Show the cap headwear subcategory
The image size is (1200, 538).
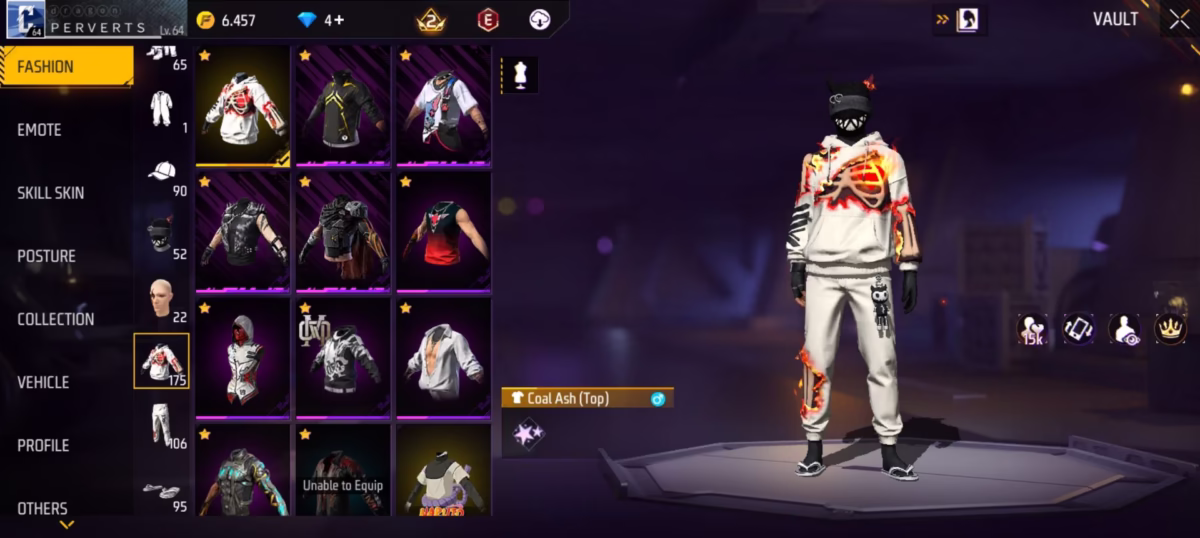[162, 172]
